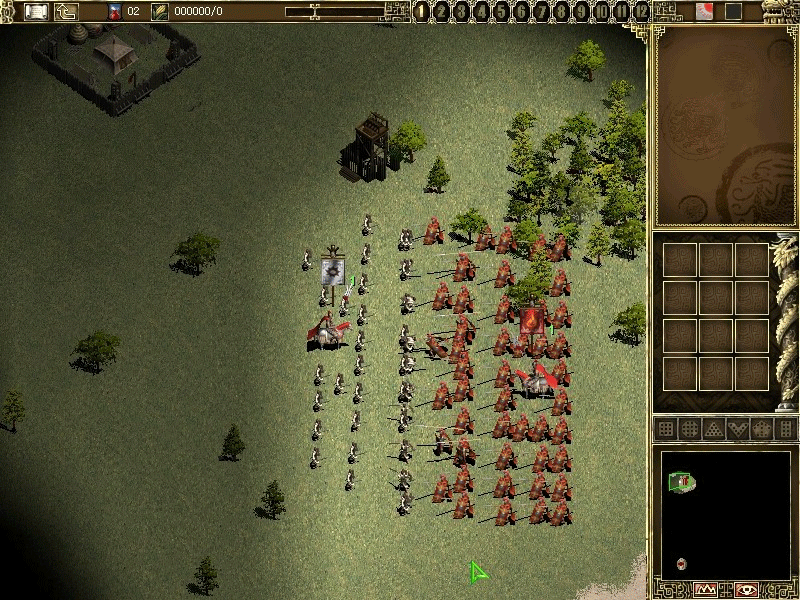The height and width of the screenshot is (600, 800).
Task: Select control group number 1
Action: 423,12
